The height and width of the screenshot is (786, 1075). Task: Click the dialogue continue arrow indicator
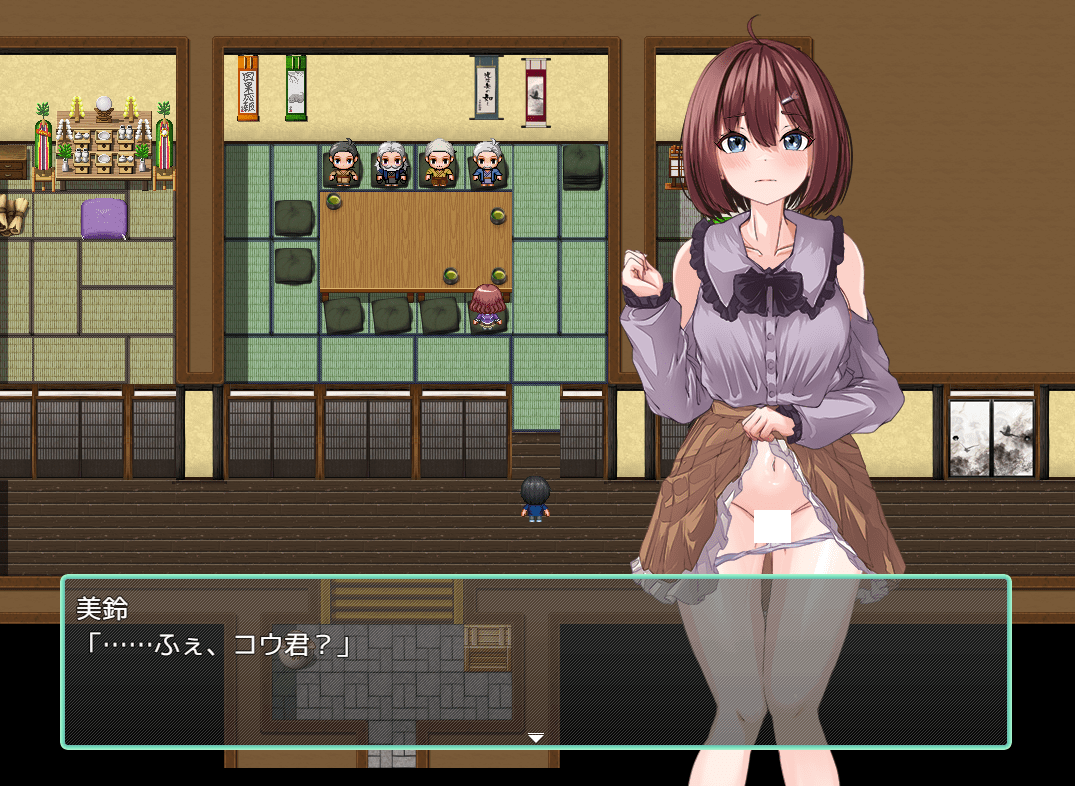click(536, 738)
